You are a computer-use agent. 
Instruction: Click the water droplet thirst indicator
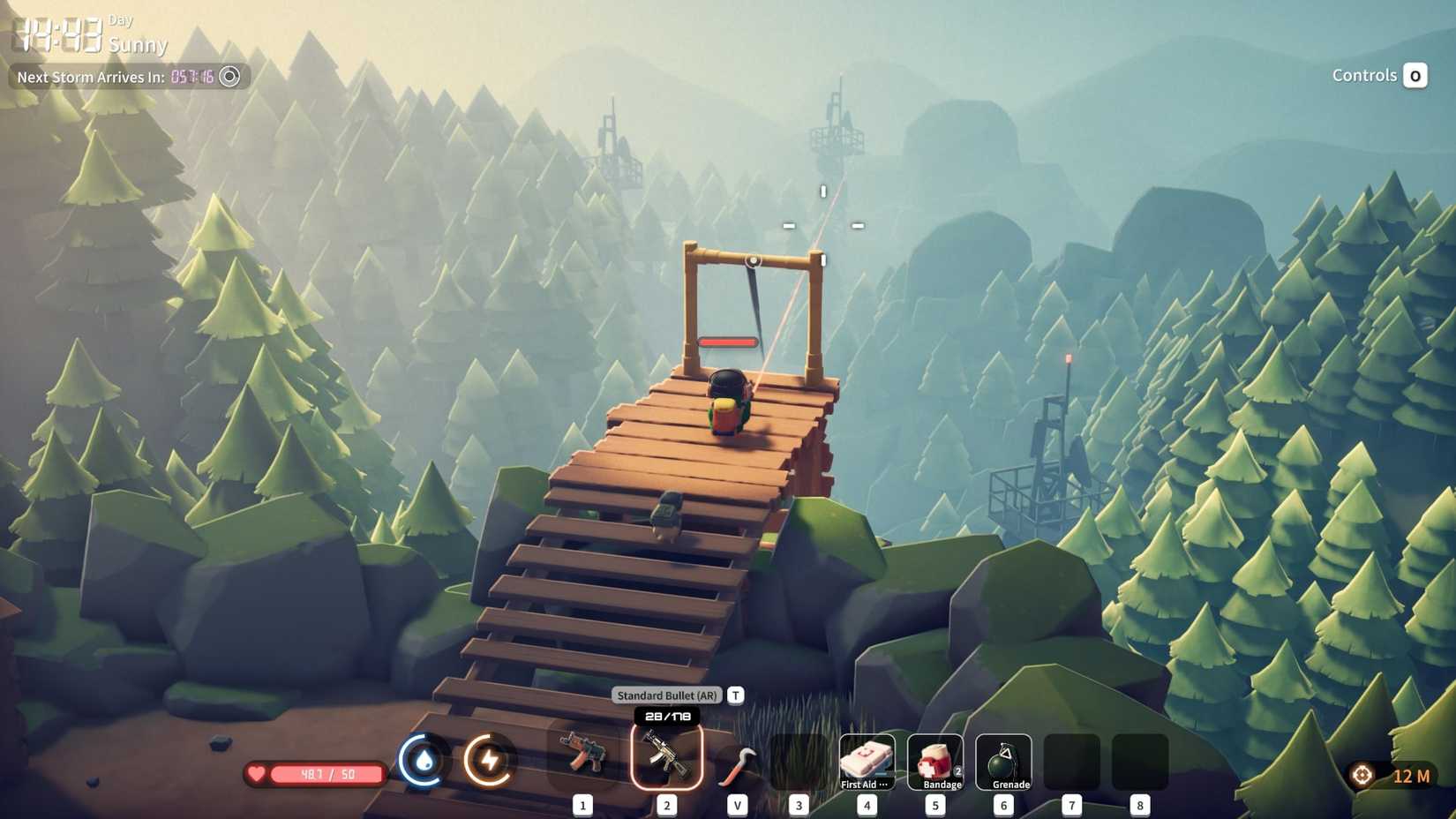click(x=424, y=760)
